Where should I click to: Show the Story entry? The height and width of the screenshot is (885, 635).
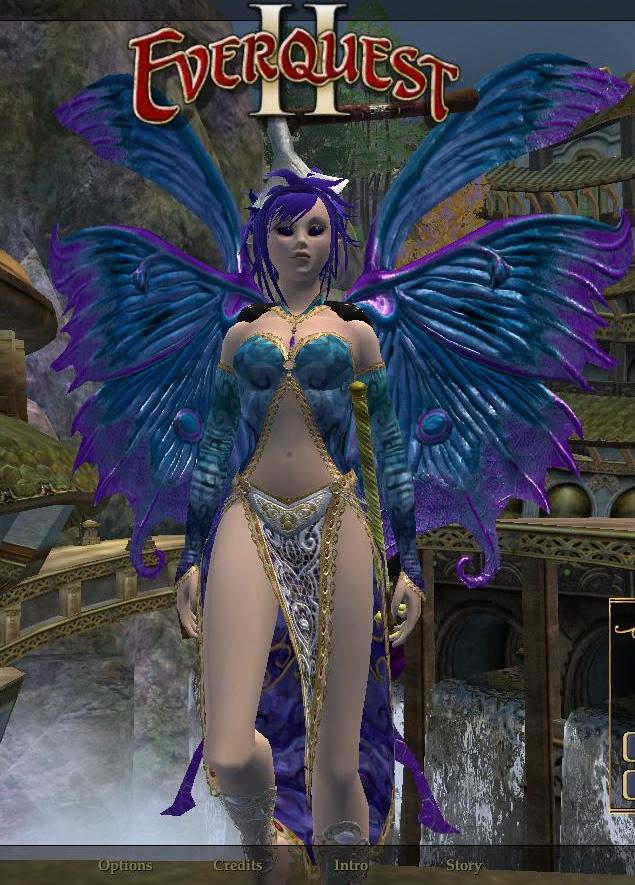464,865
